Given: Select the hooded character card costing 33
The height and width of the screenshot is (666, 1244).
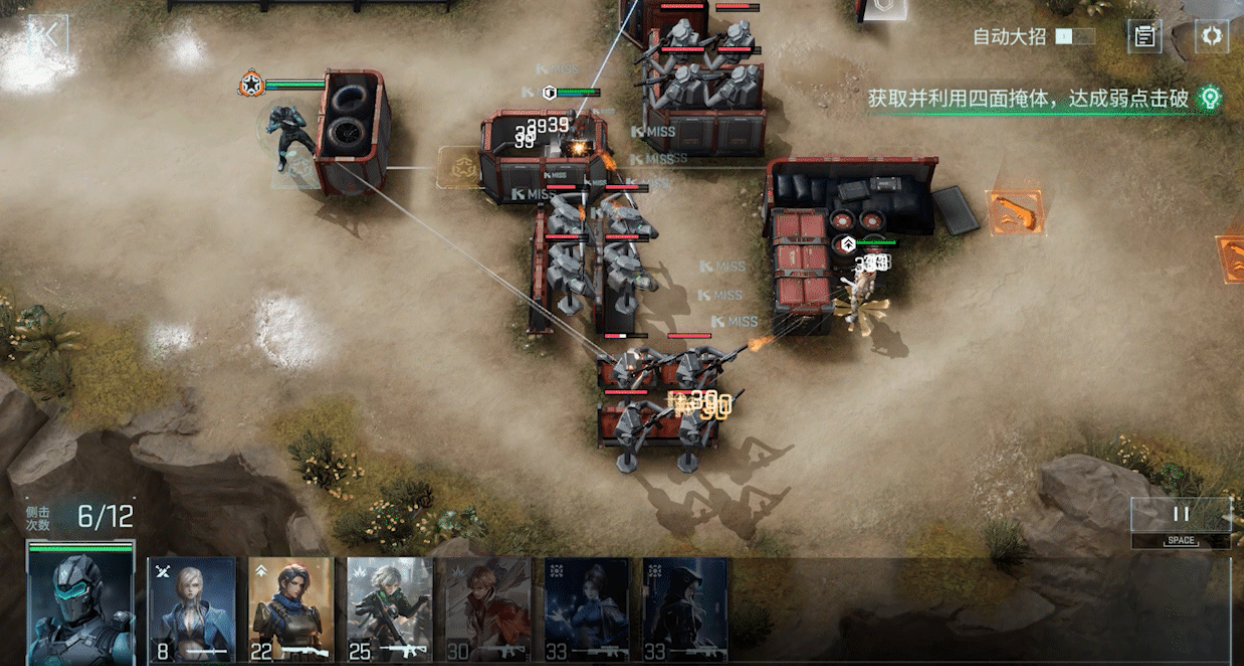Looking at the screenshot, I should click(x=685, y=610).
